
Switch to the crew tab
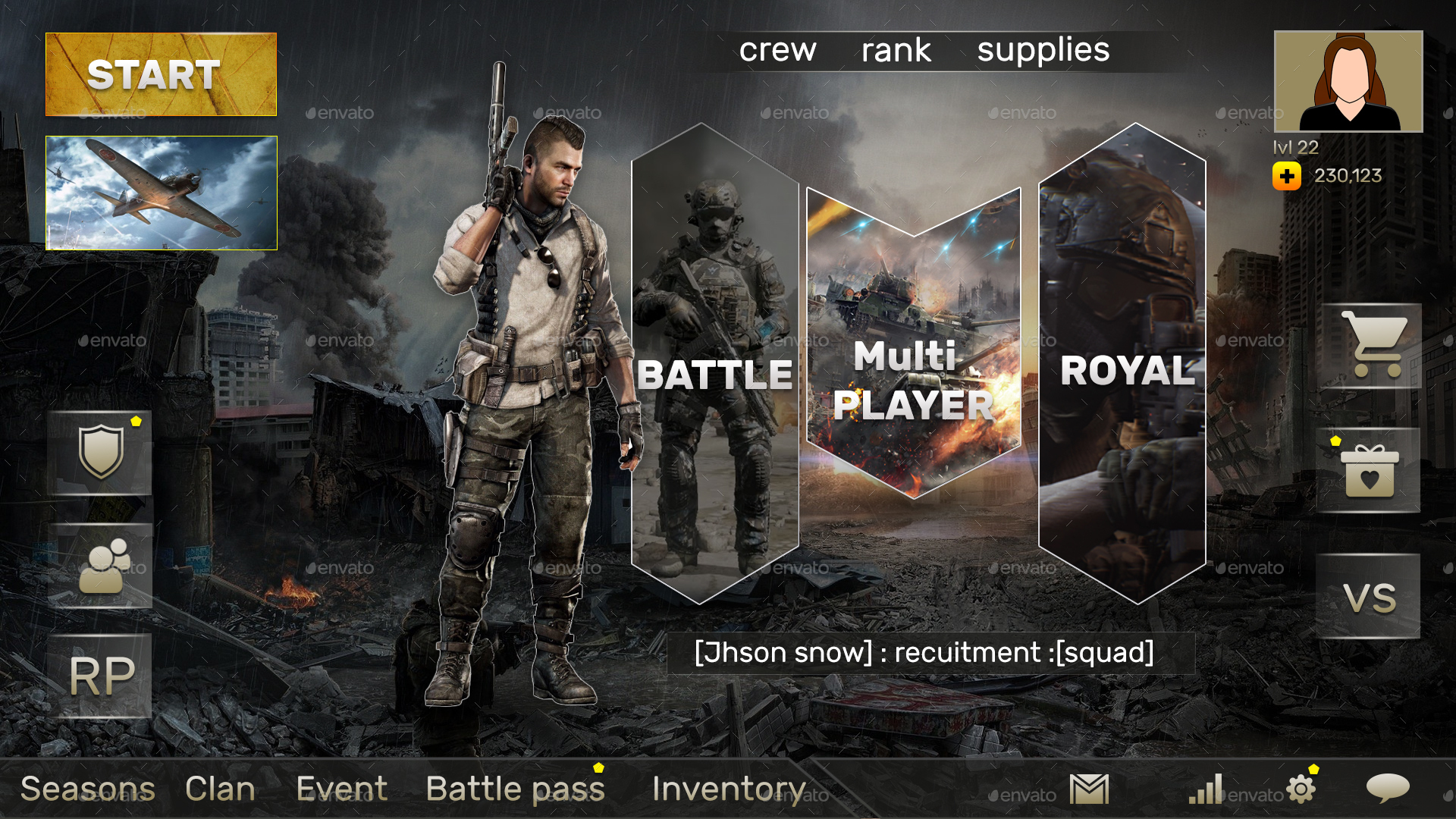778,49
